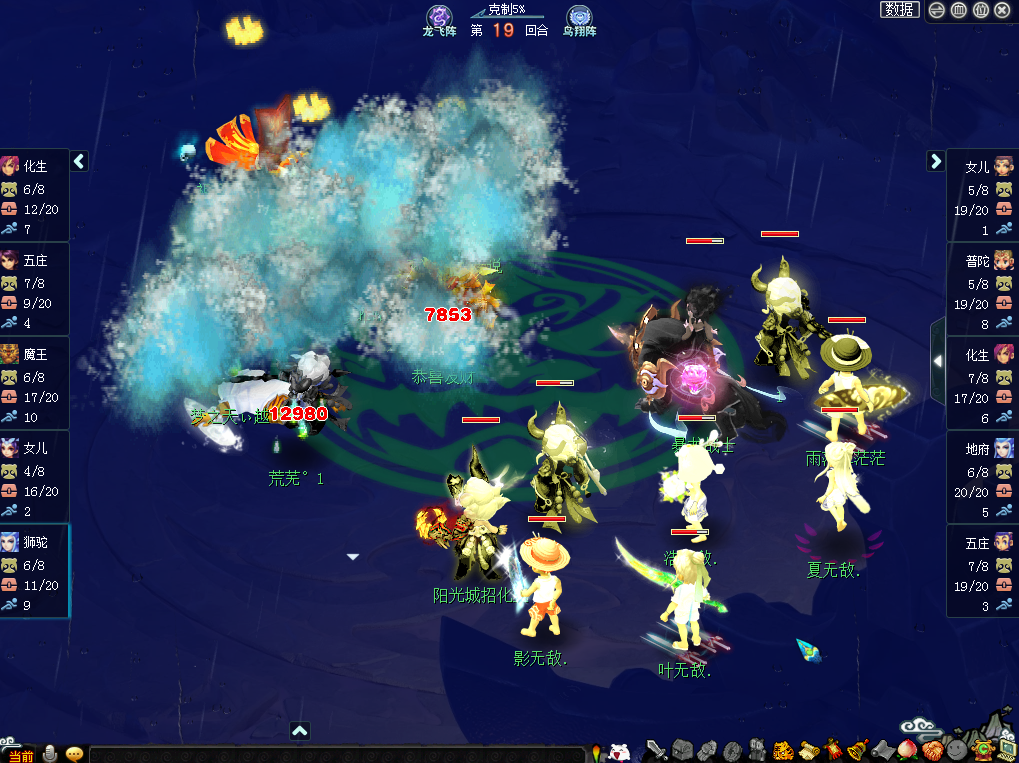Open the tiger head pet icon
Image resolution: width=1019 pixels, height=763 pixels.
(783, 749)
